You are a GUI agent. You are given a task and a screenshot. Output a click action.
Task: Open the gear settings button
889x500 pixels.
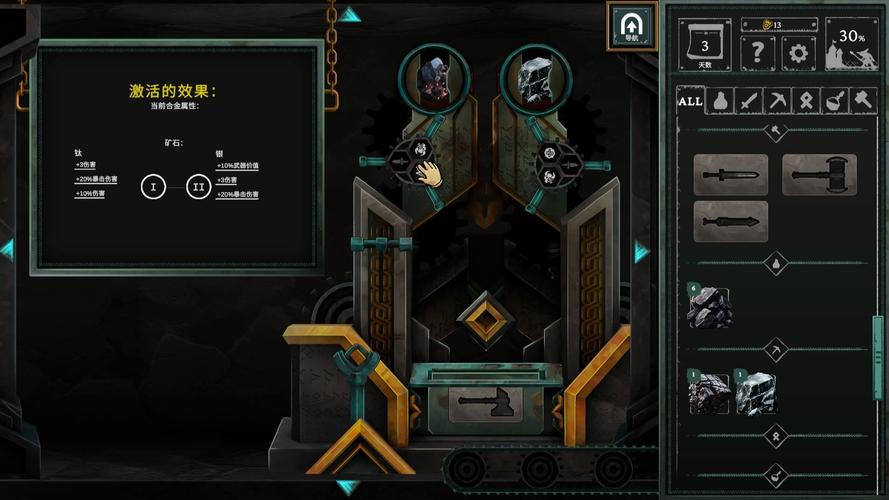coord(797,52)
